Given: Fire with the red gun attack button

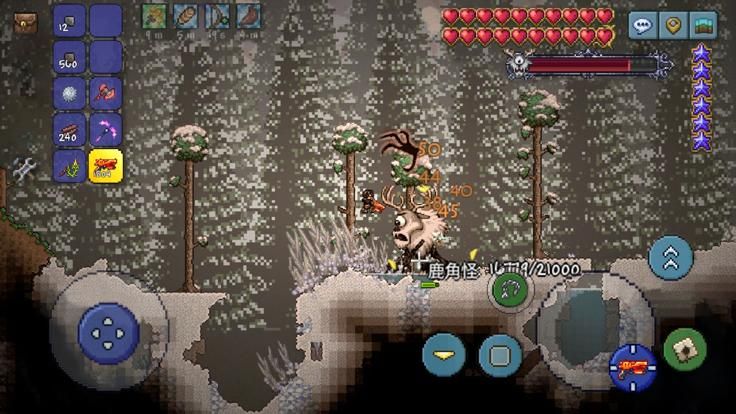Looking at the screenshot, I should pyautogui.click(x=632, y=366).
